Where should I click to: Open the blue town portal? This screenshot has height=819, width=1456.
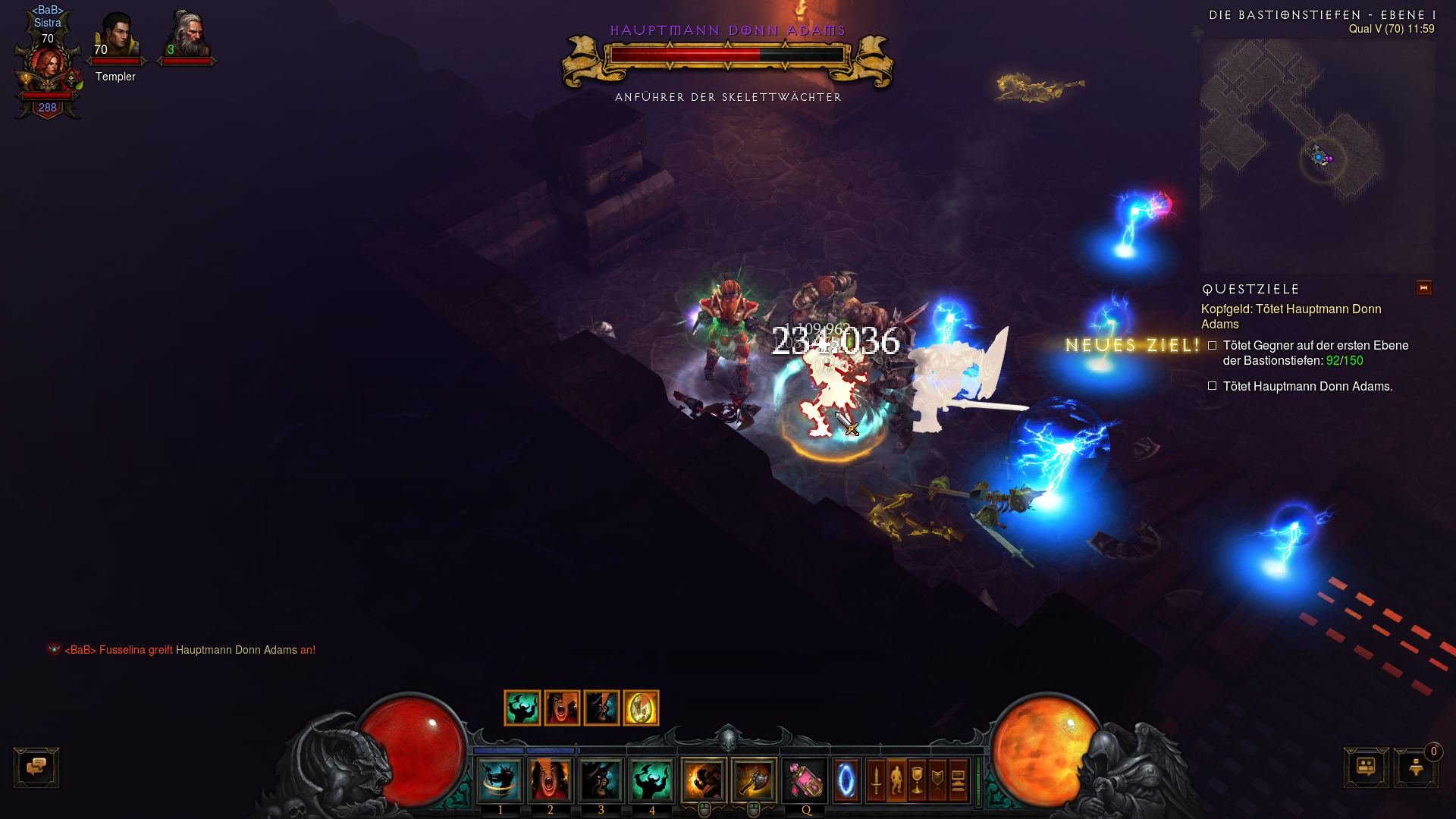[x=846, y=780]
